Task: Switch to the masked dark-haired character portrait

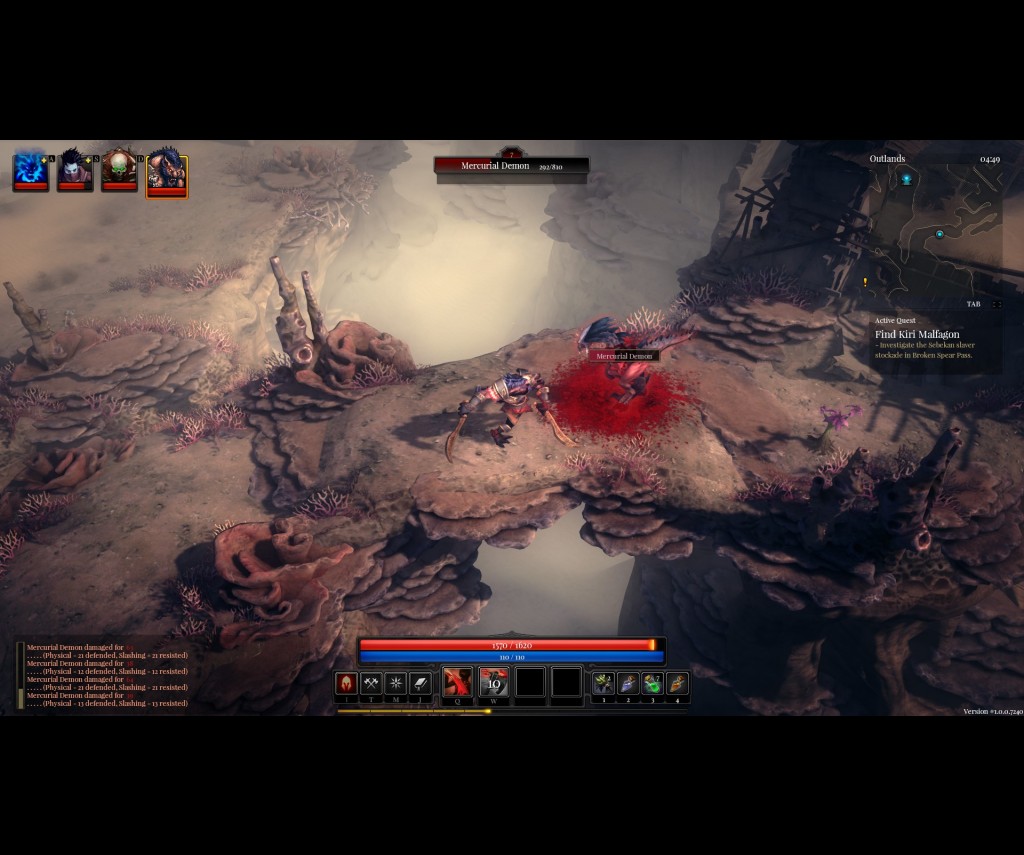Action: tap(75, 169)
